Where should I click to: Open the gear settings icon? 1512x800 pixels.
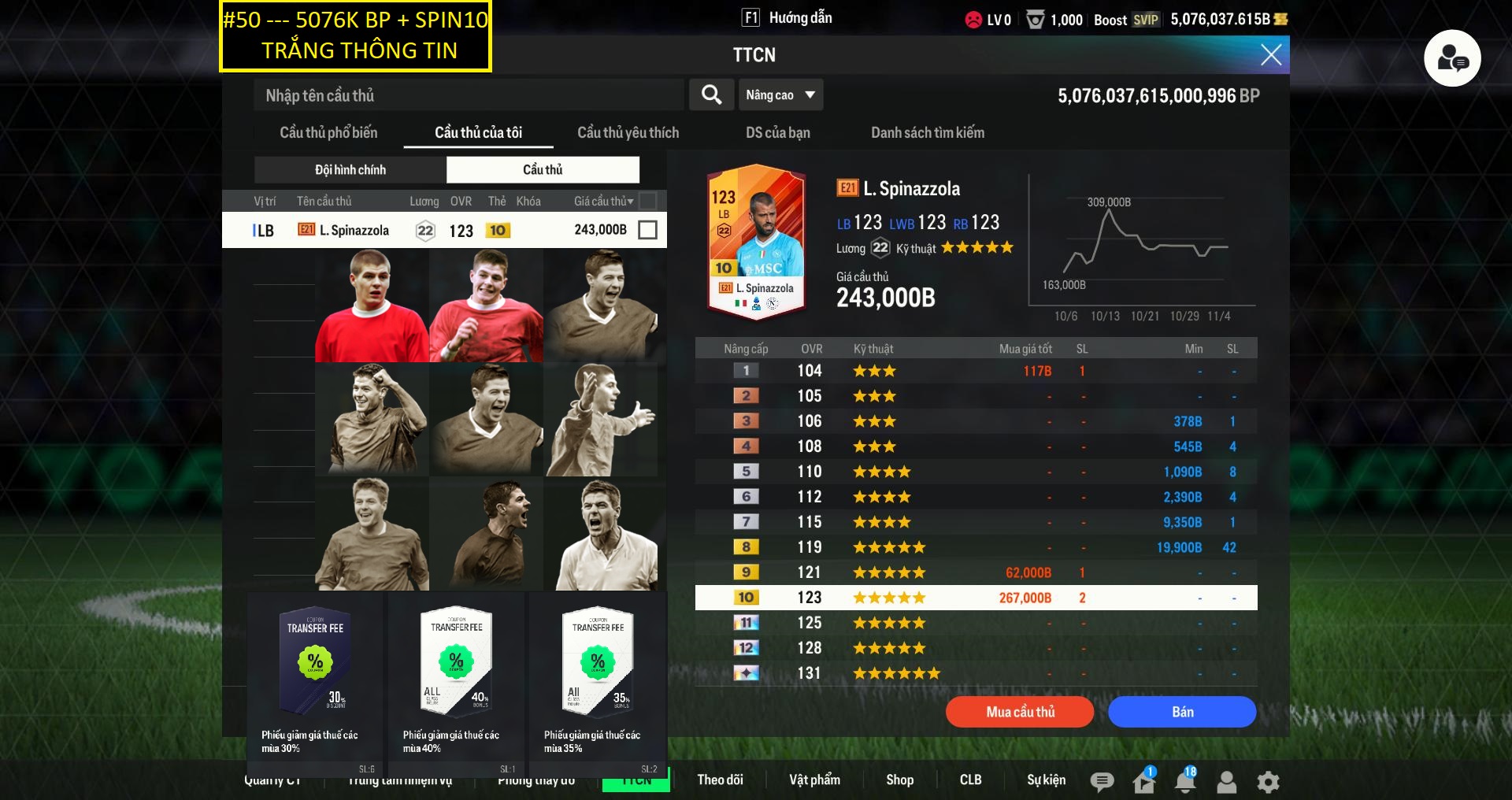1268,781
